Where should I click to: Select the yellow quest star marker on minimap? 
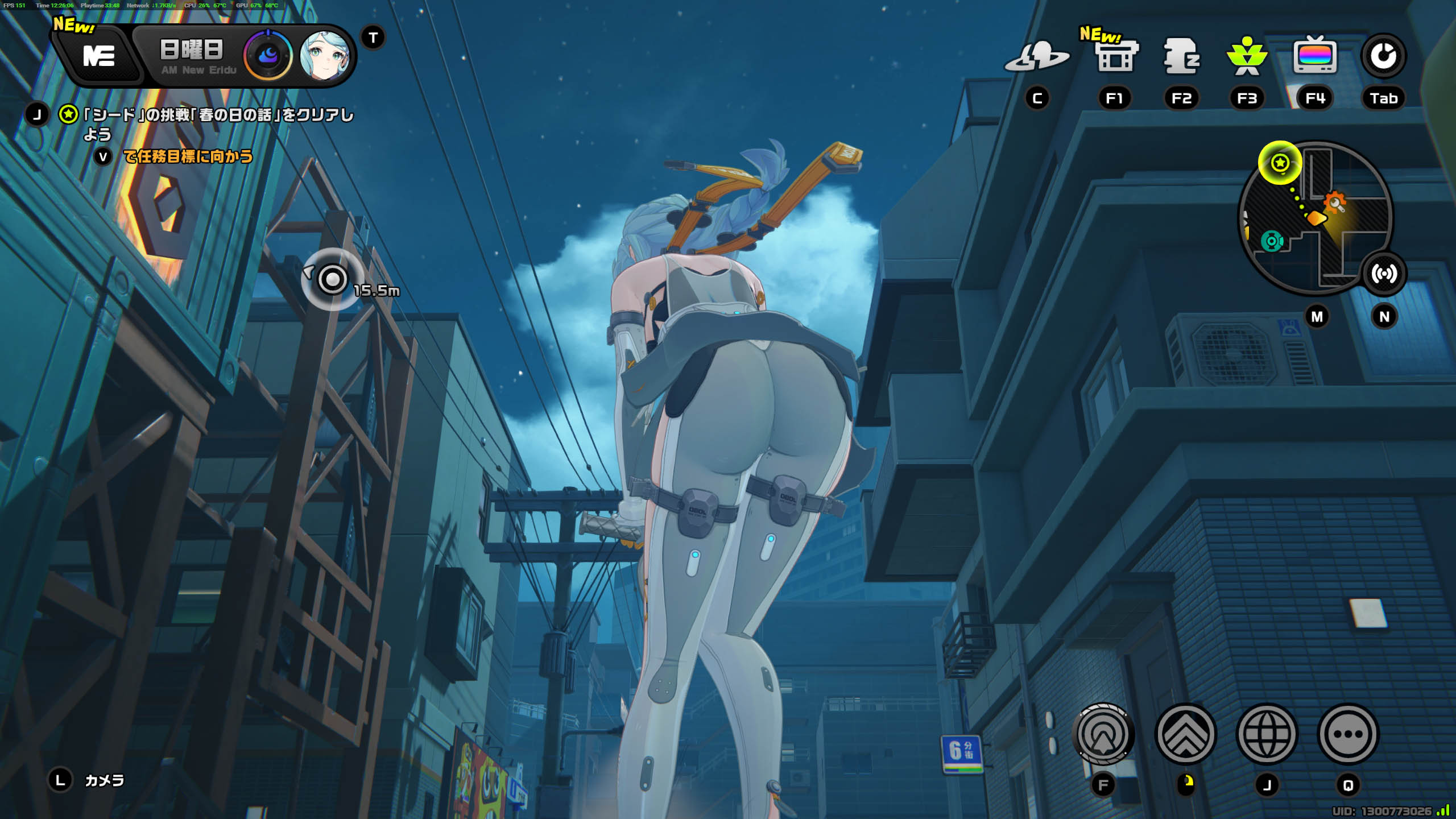(1280, 163)
